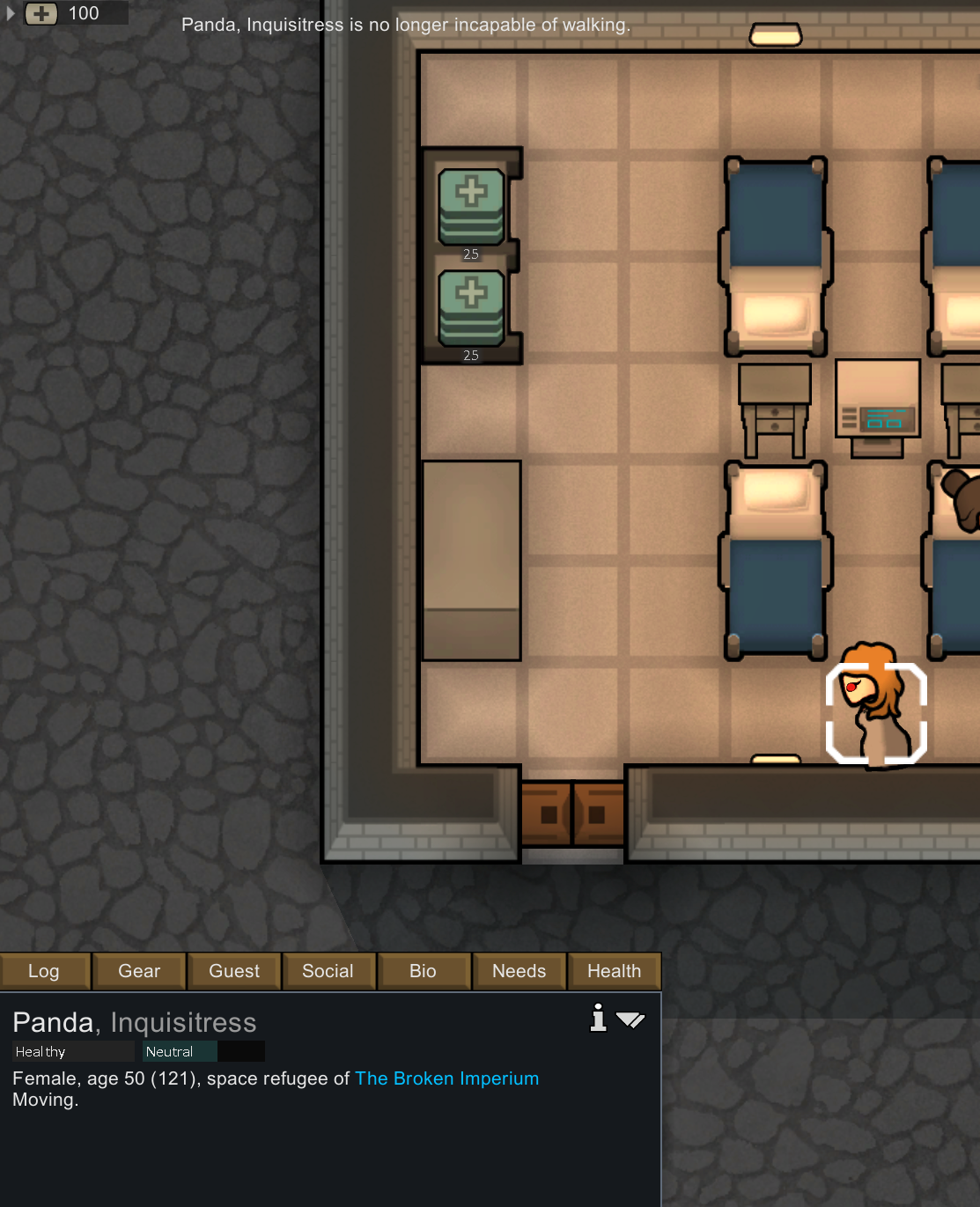The width and height of the screenshot is (980, 1207).
Task: View the Bio tab
Action: point(423,971)
